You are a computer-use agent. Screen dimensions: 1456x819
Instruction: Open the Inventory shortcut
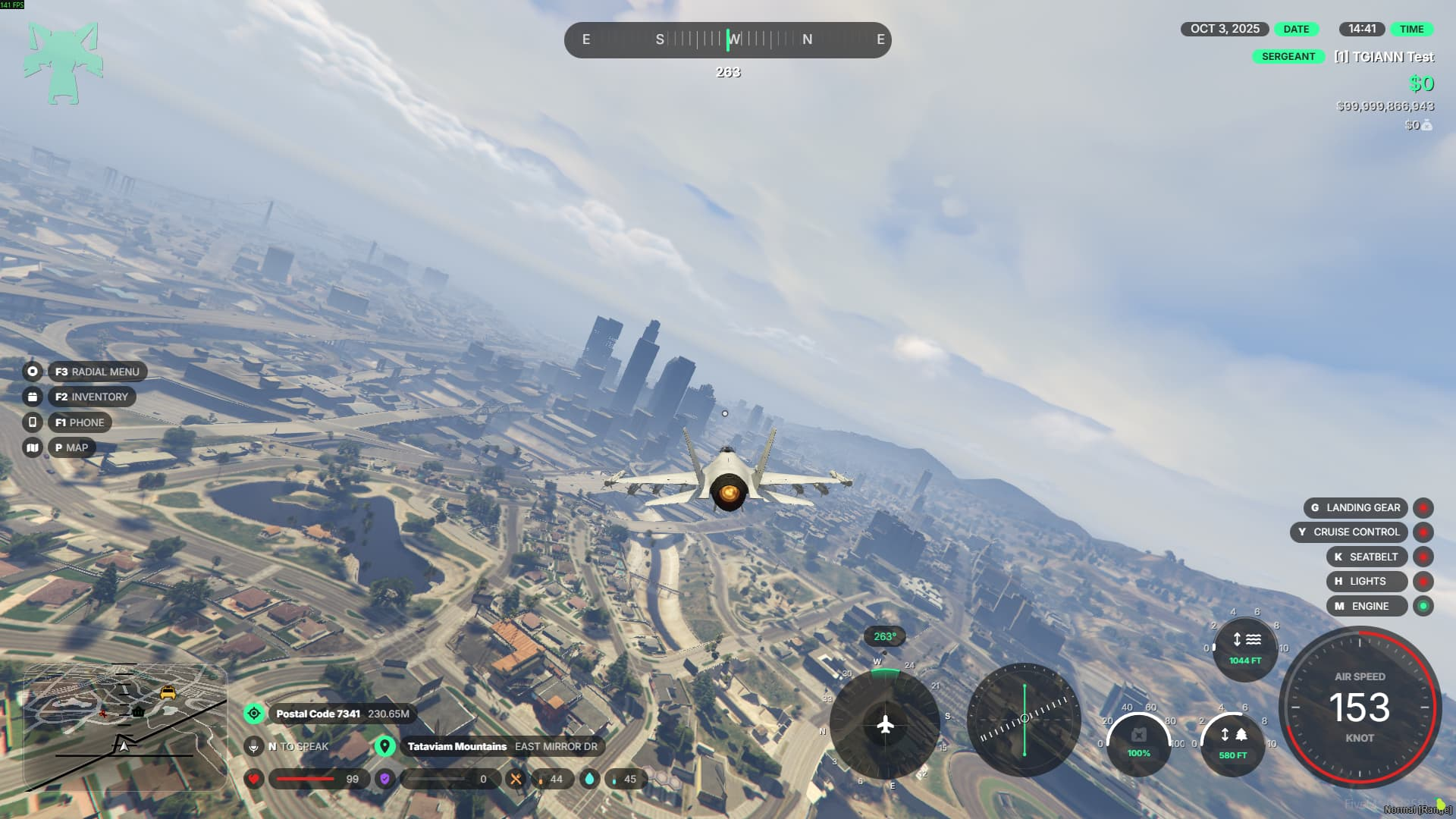[91, 397]
